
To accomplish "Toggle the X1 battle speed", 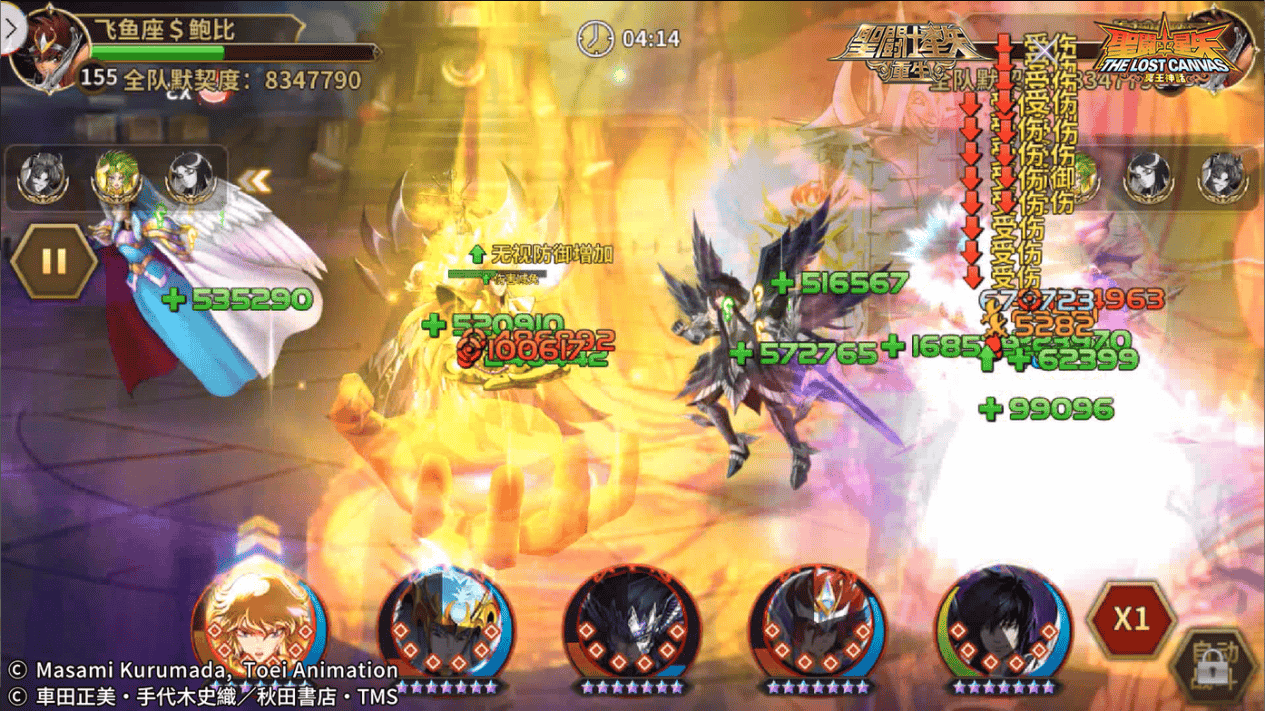I will [1131, 619].
